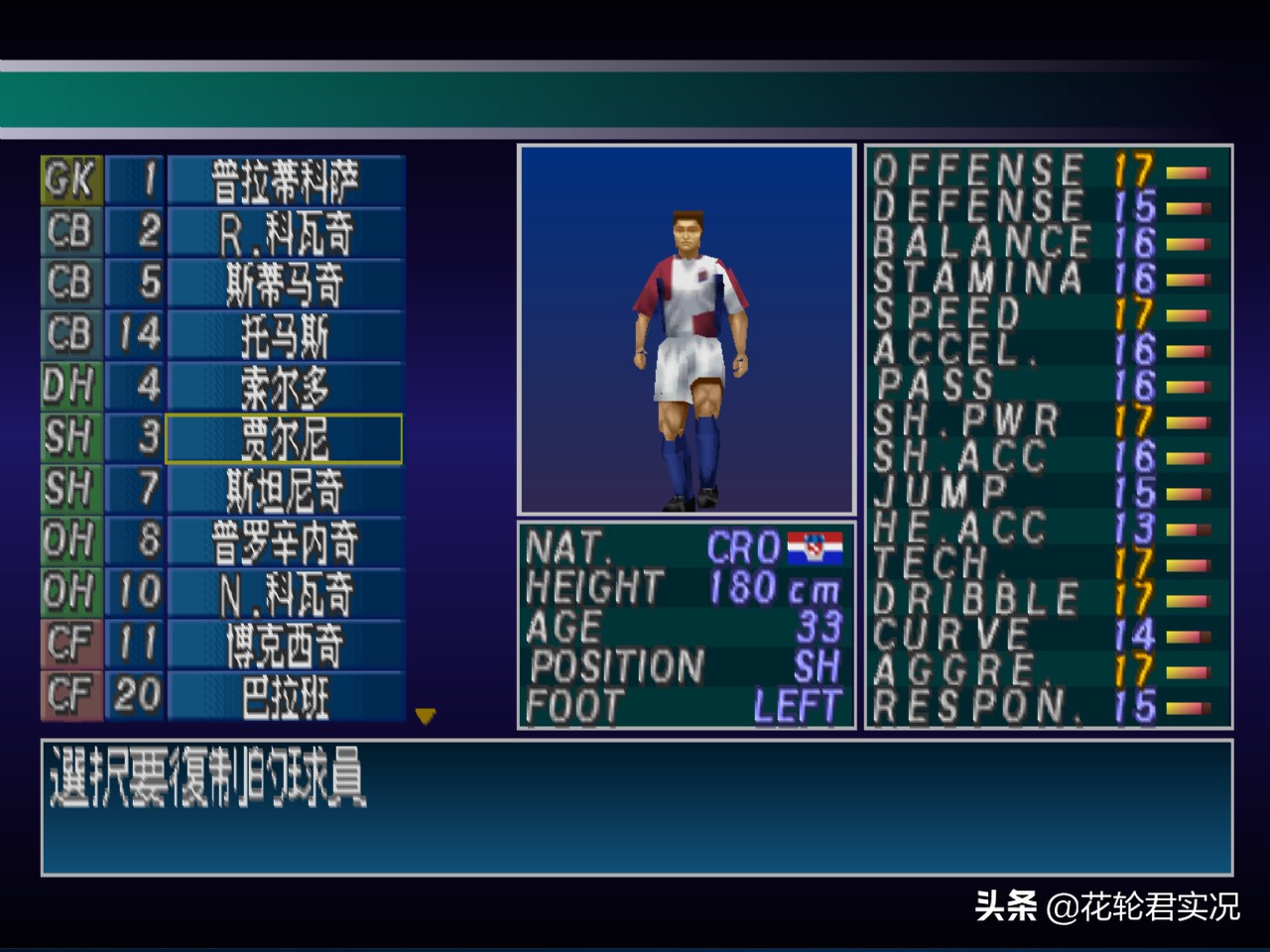Click the name 普罗辛内奇 in the roster
Image resolution: width=1270 pixels, height=952 pixels.
pyautogui.click(x=284, y=541)
